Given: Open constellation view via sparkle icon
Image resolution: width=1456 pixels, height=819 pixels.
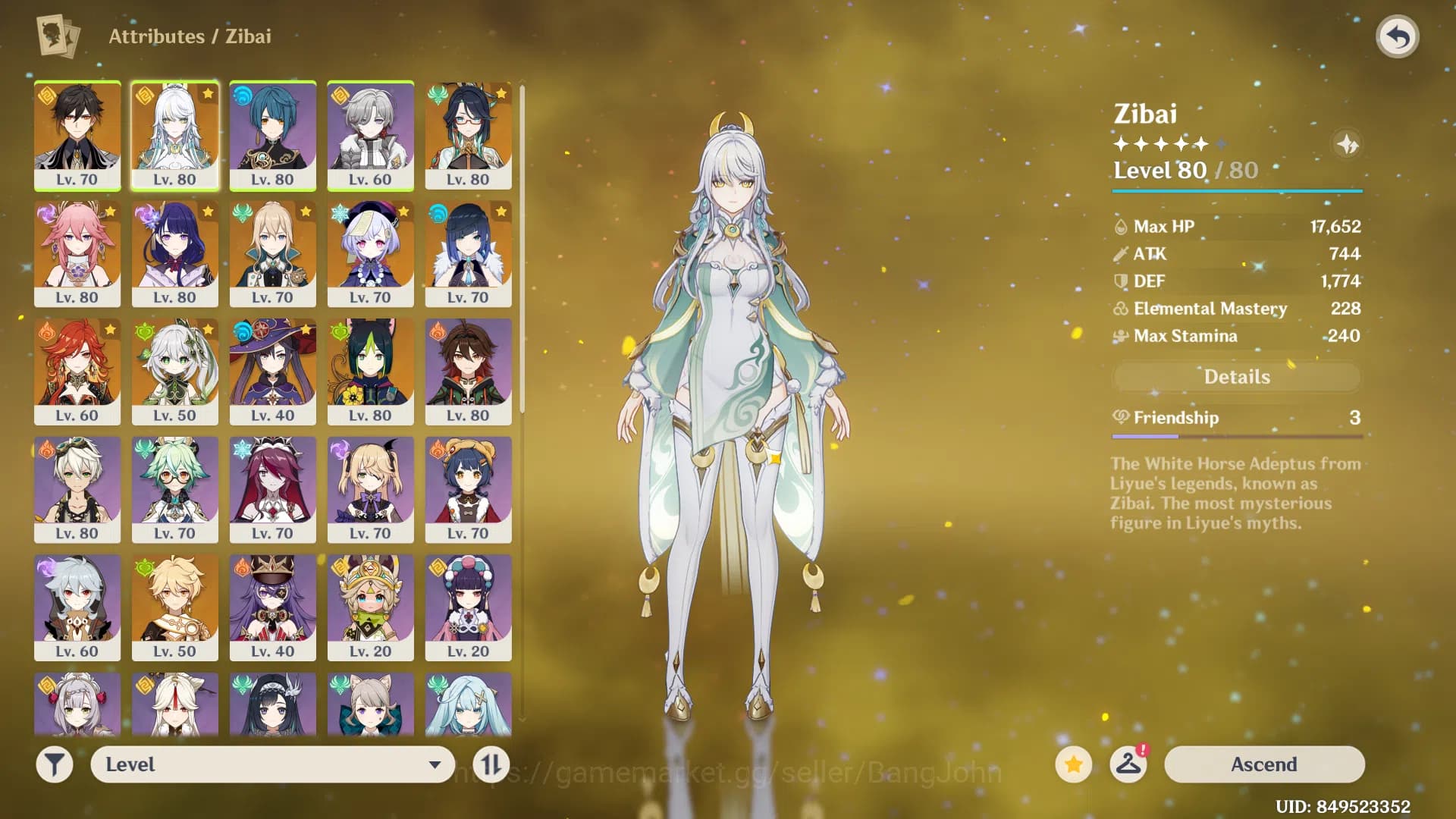Looking at the screenshot, I should tap(1348, 145).
